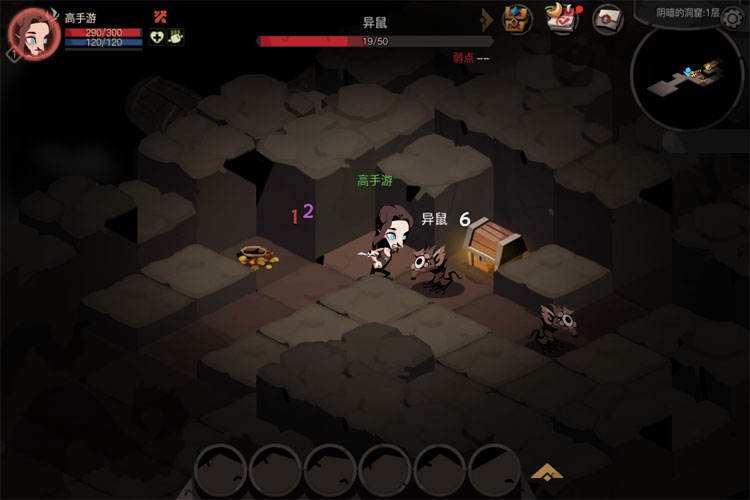Image resolution: width=750 pixels, height=500 pixels.
Task: Click the gold arrow beside the top icons
Action: (488, 19)
